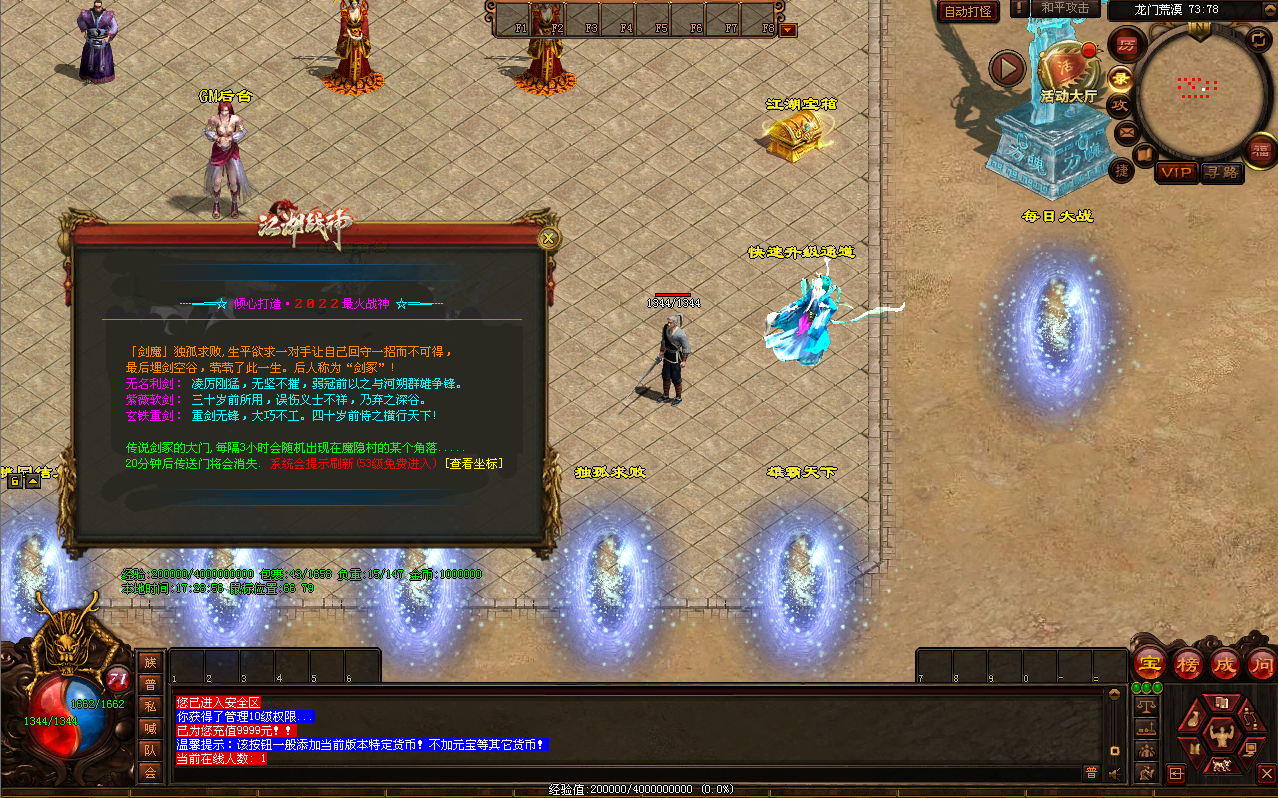
Task: Open the VIP panel
Action: (1176, 172)
